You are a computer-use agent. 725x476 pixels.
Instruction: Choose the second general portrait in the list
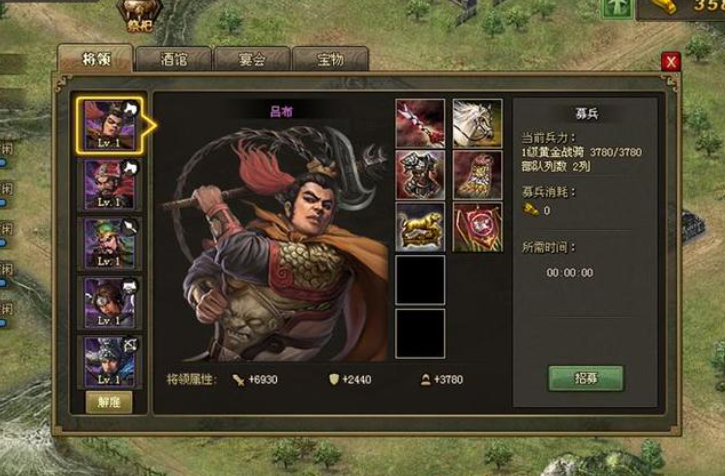click(108, 185)
